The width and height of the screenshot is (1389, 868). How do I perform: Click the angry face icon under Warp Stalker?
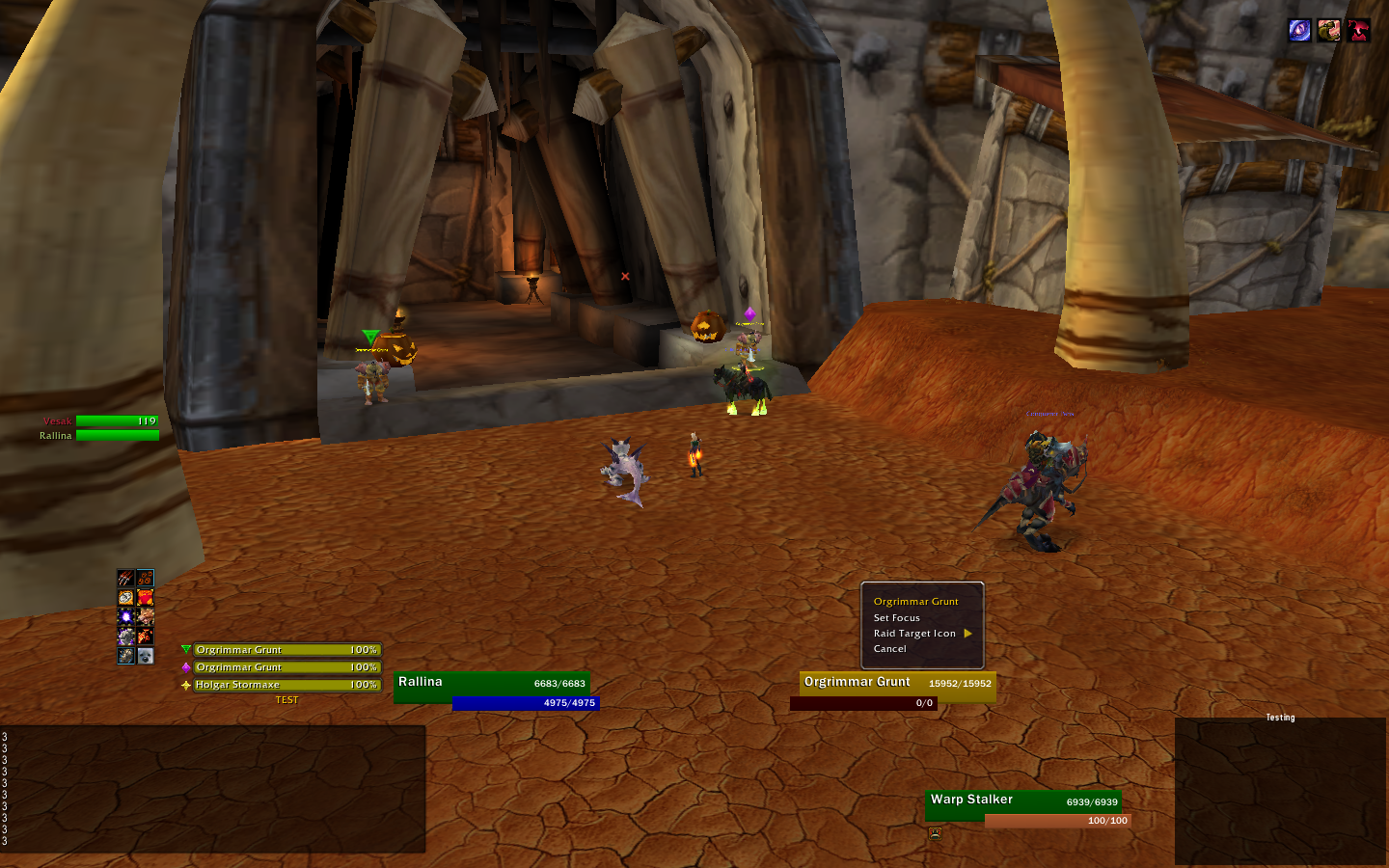click(935, 833)
